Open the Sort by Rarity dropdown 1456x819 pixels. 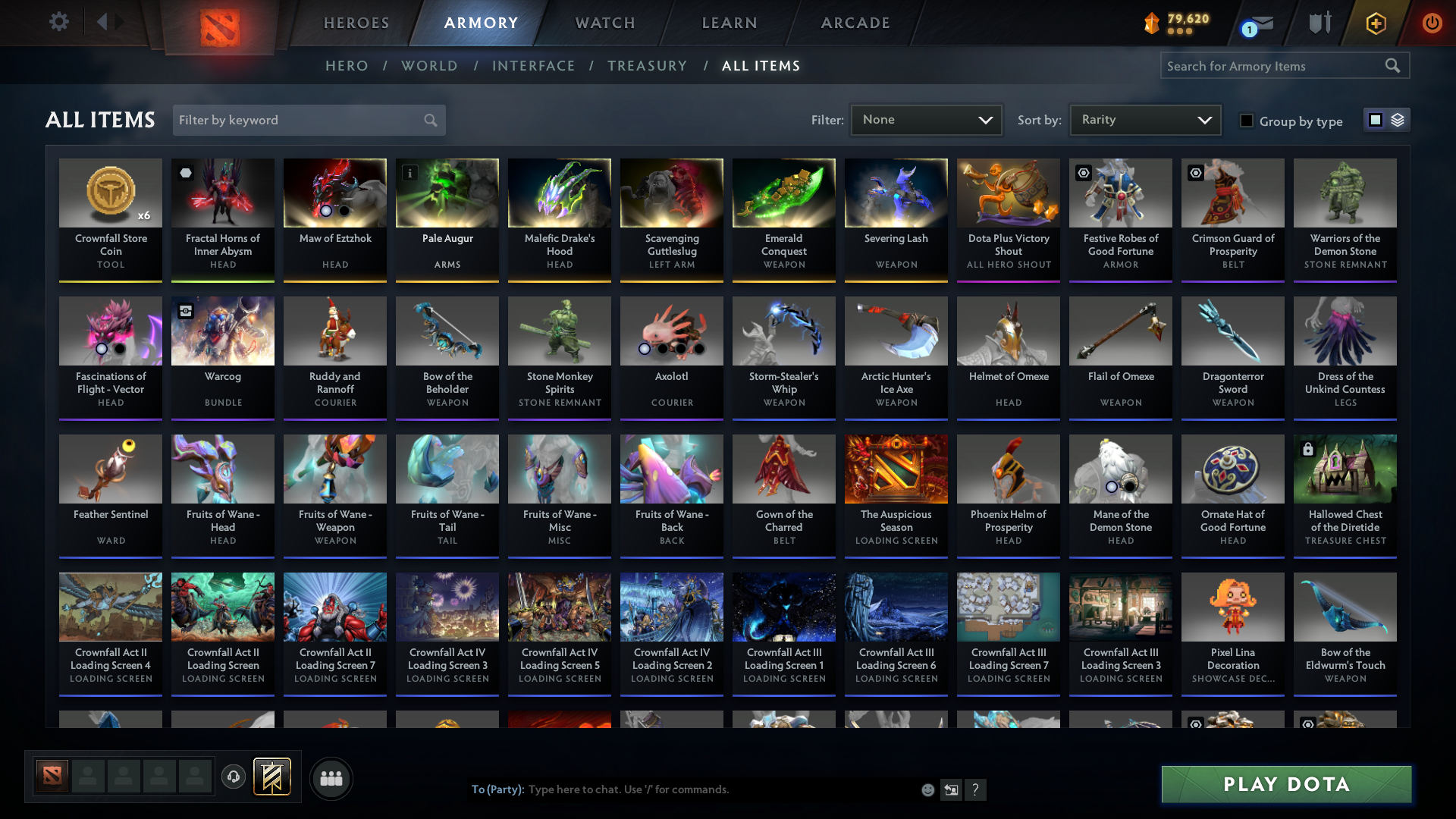pyautogui.click(x=1144, y=119)
